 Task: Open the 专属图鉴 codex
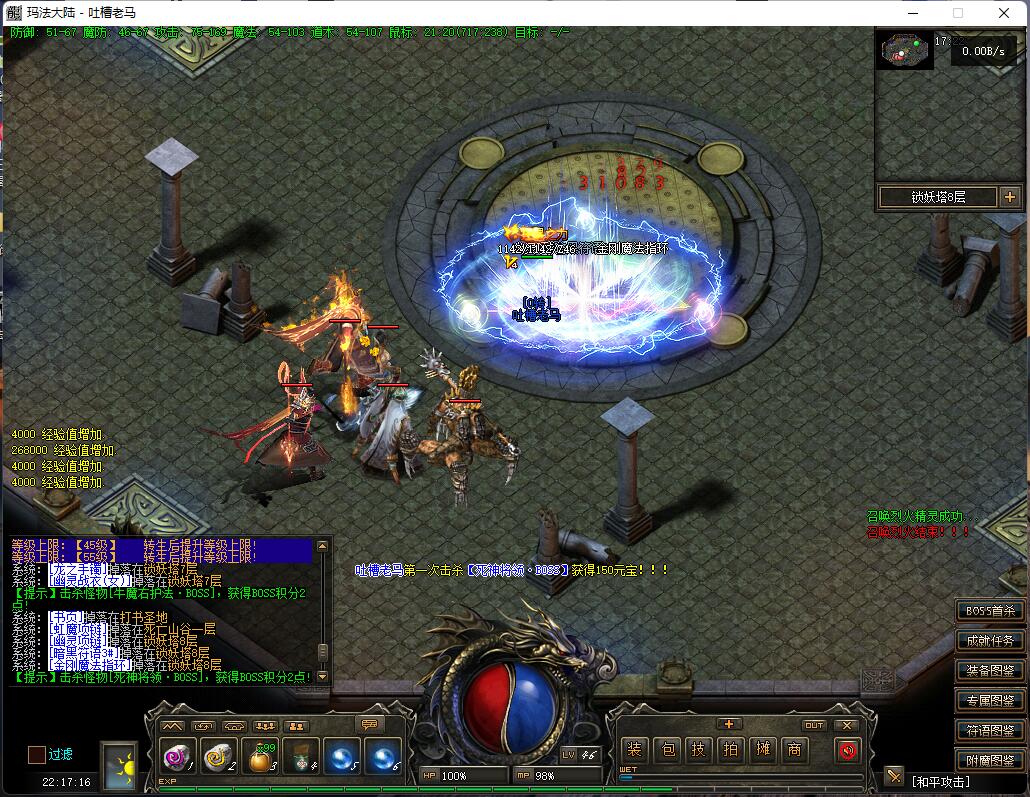click(x=990, y=700)
